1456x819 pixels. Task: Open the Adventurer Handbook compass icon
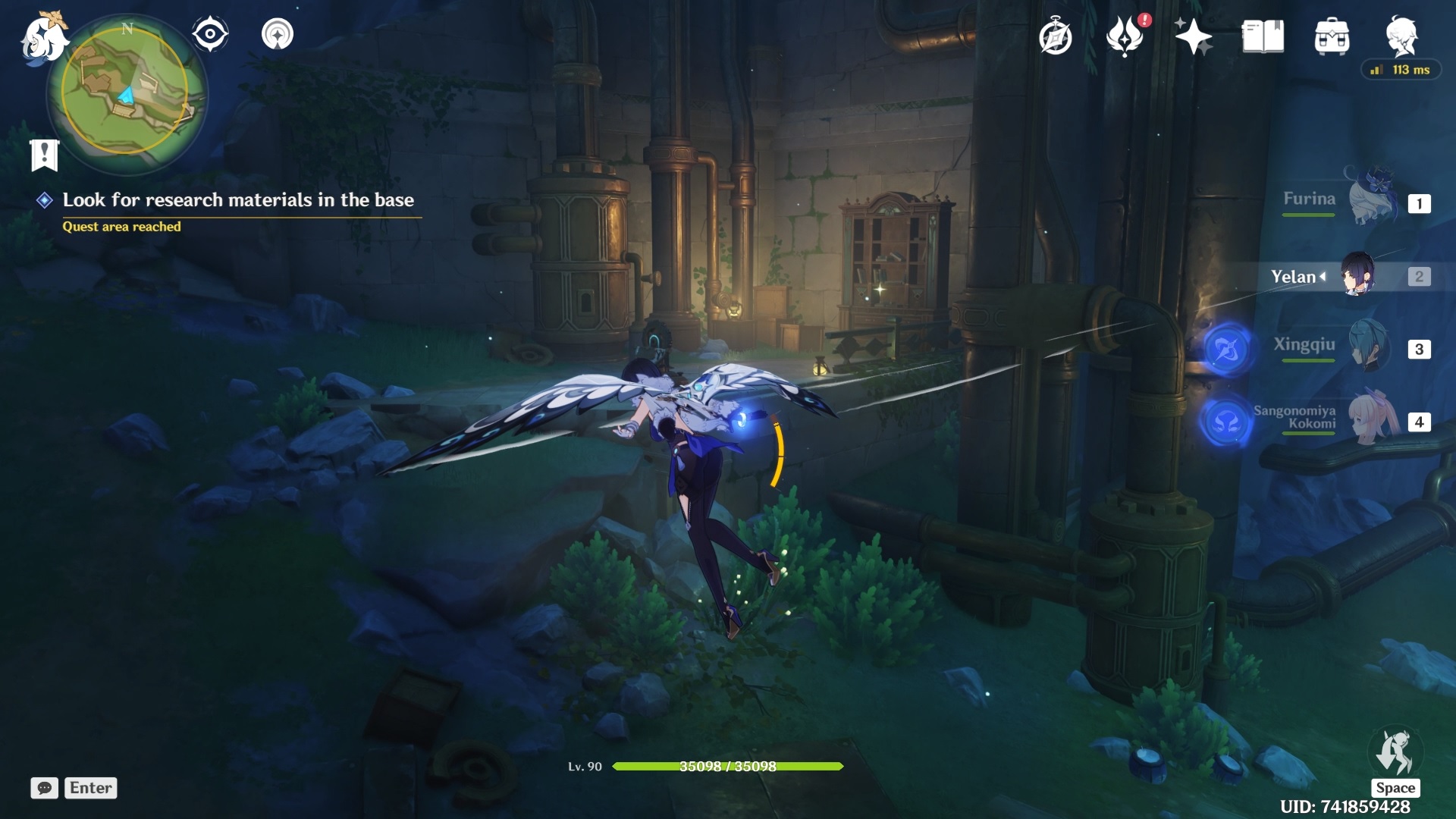(1055, 37)
